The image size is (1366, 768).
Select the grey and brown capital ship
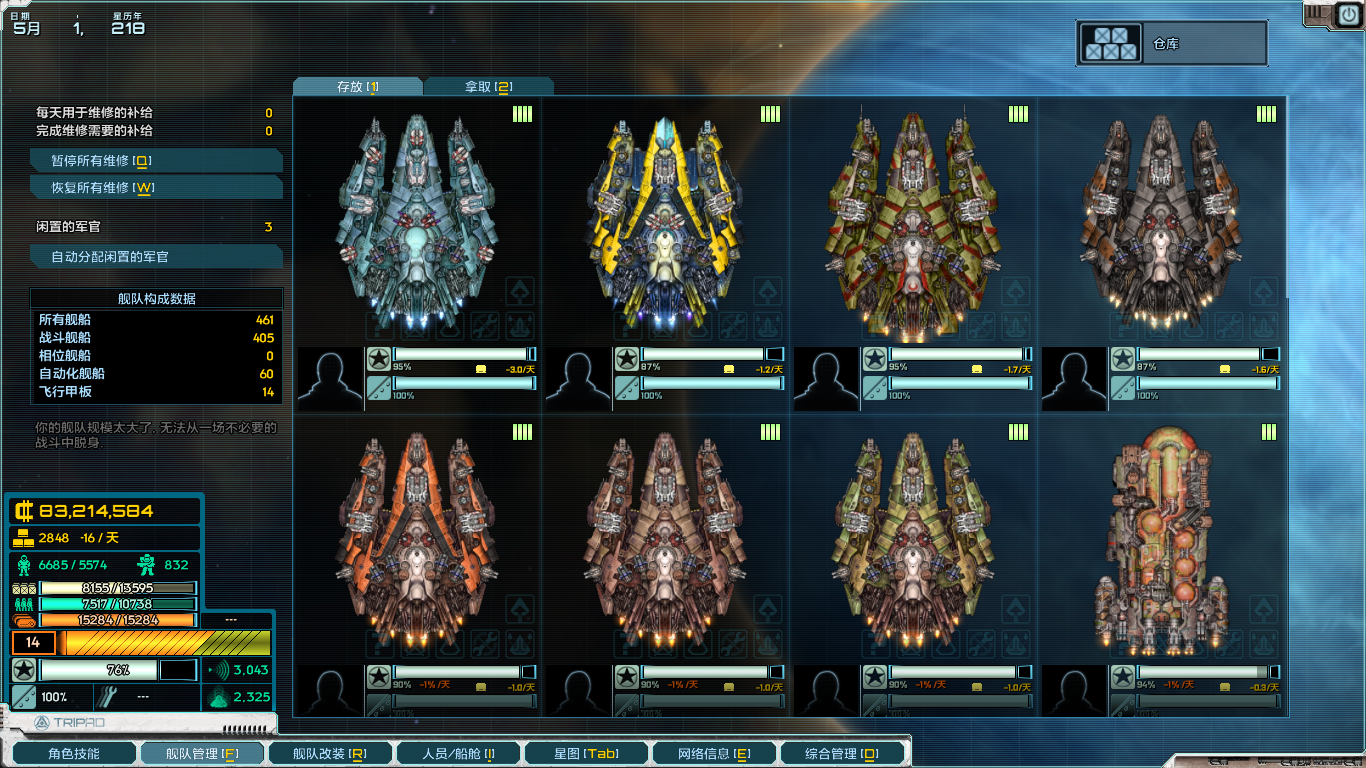1161,220
